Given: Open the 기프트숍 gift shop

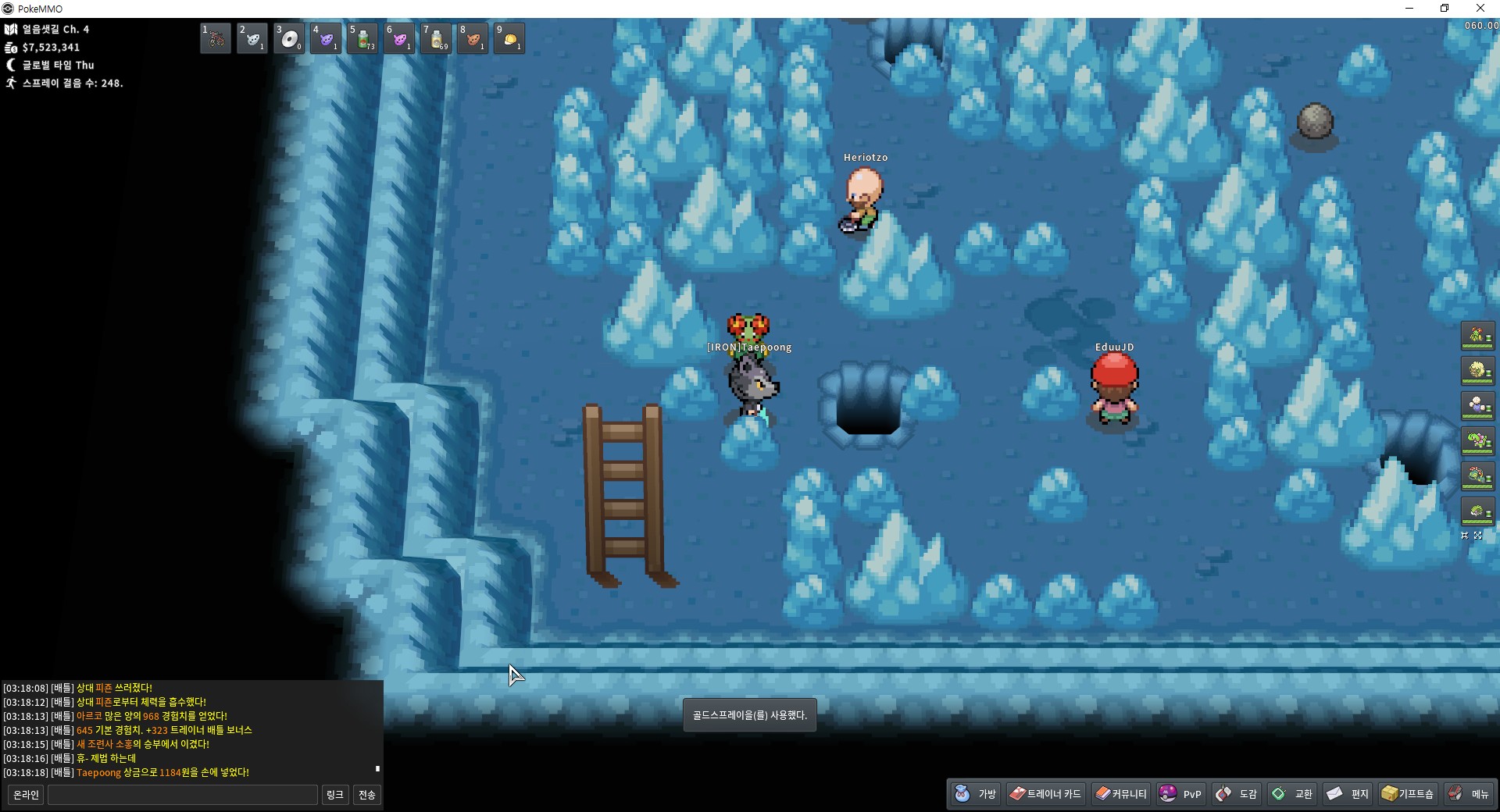Looking at the screenshot, I should click(1408, 794).
